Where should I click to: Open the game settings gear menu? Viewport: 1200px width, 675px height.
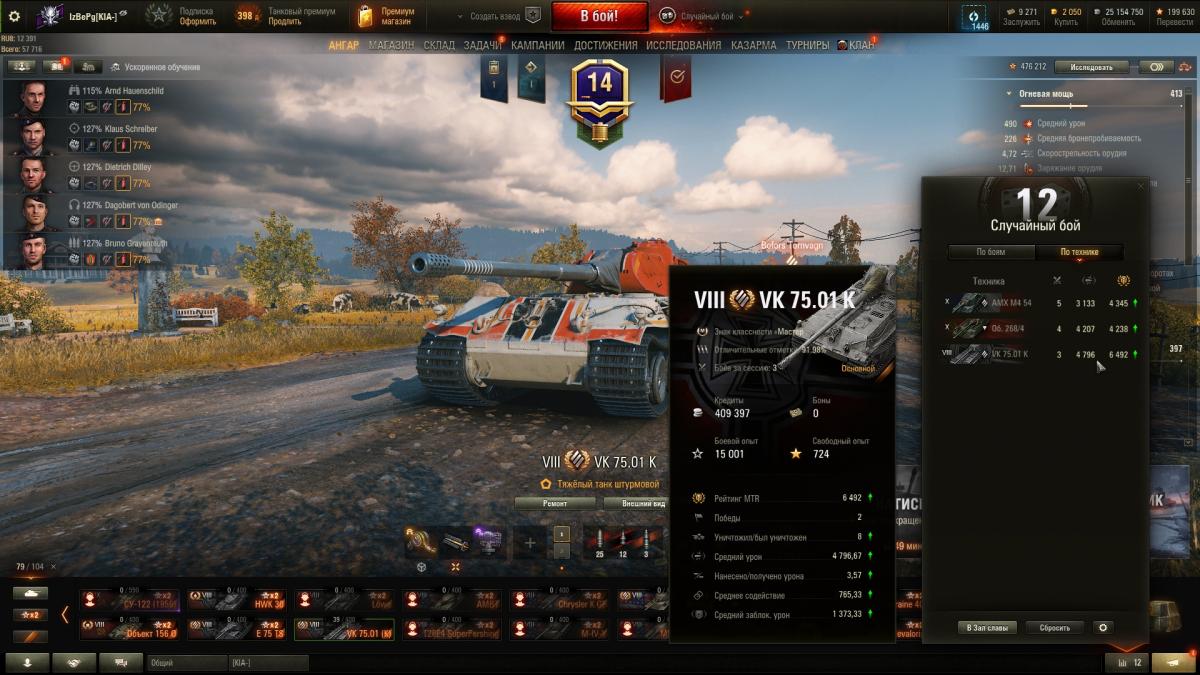tap(14, 16)
